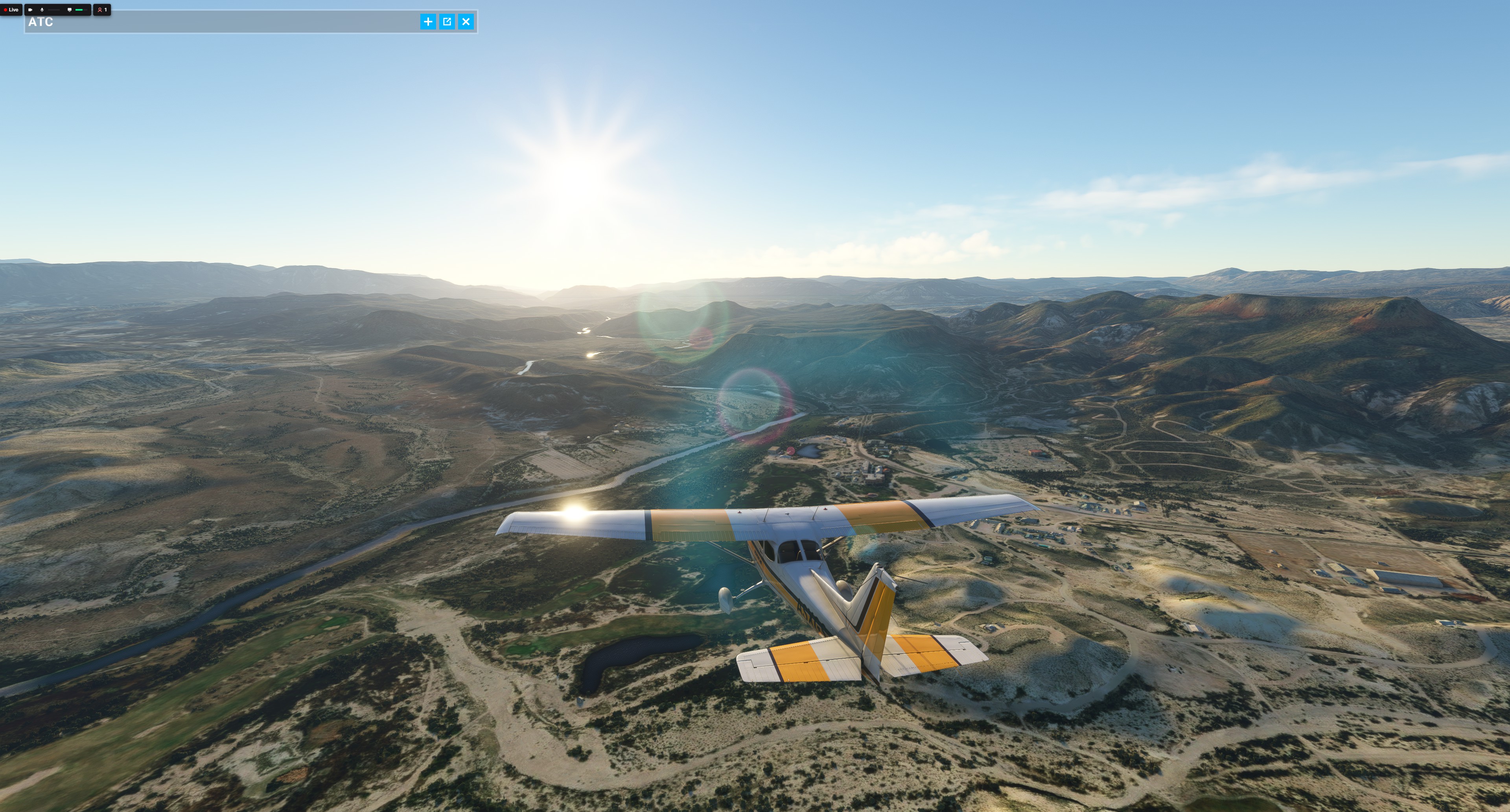This screenshot has width=1510, height=812.
Task: Click the Live broadcast indicator
Action: coord(11,10)
